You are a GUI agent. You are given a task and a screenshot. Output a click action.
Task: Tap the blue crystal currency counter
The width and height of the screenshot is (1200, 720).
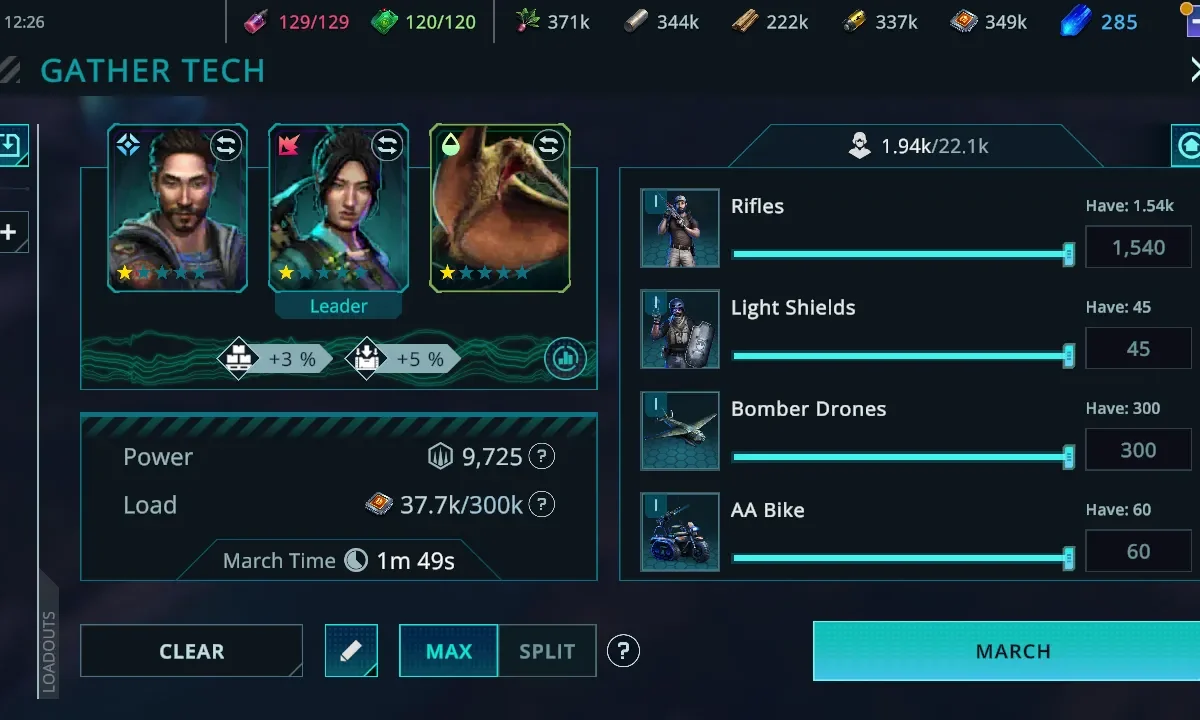[1100, 22]
